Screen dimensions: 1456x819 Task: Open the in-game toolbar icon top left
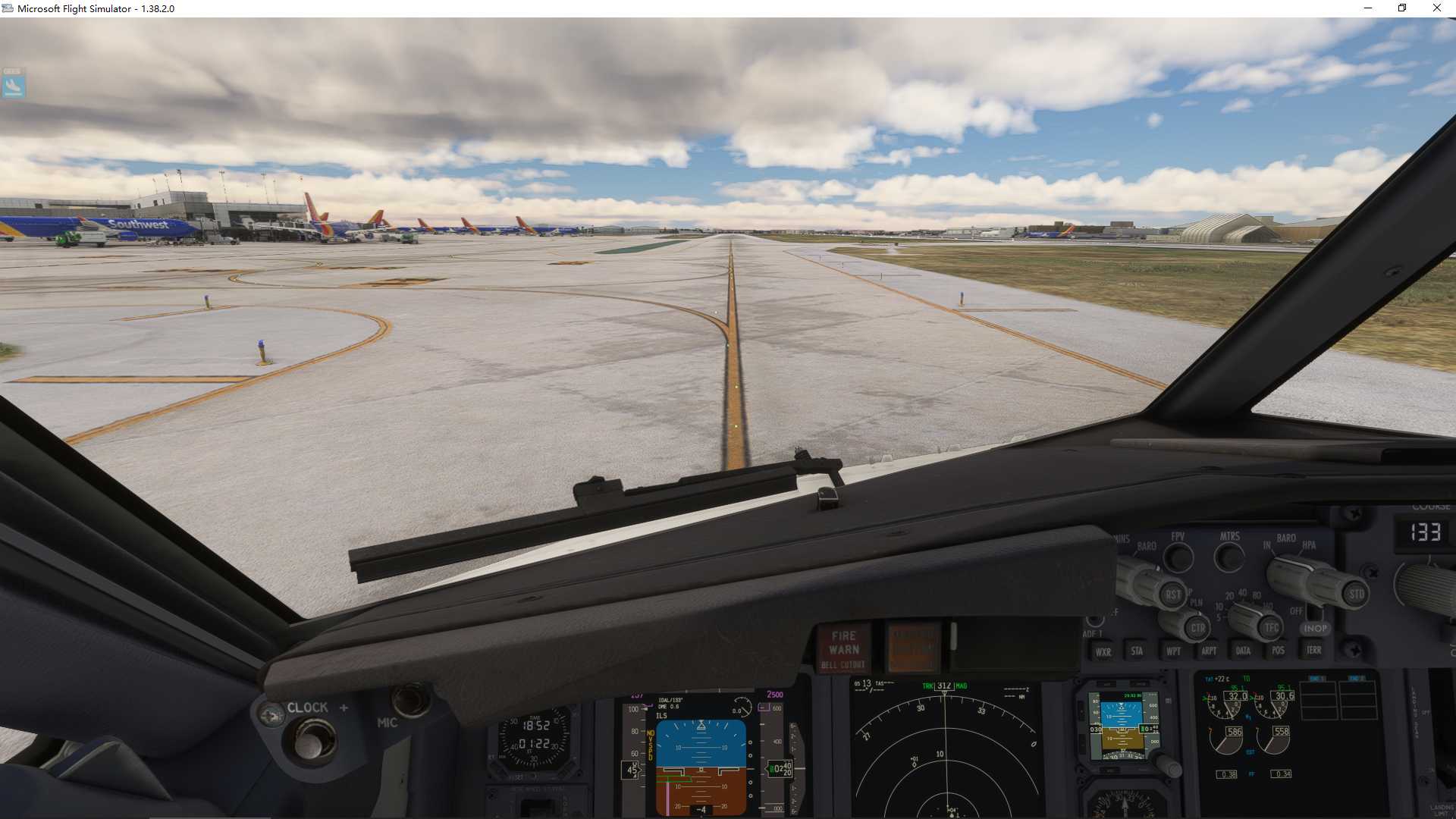click(x=11, y=86)
